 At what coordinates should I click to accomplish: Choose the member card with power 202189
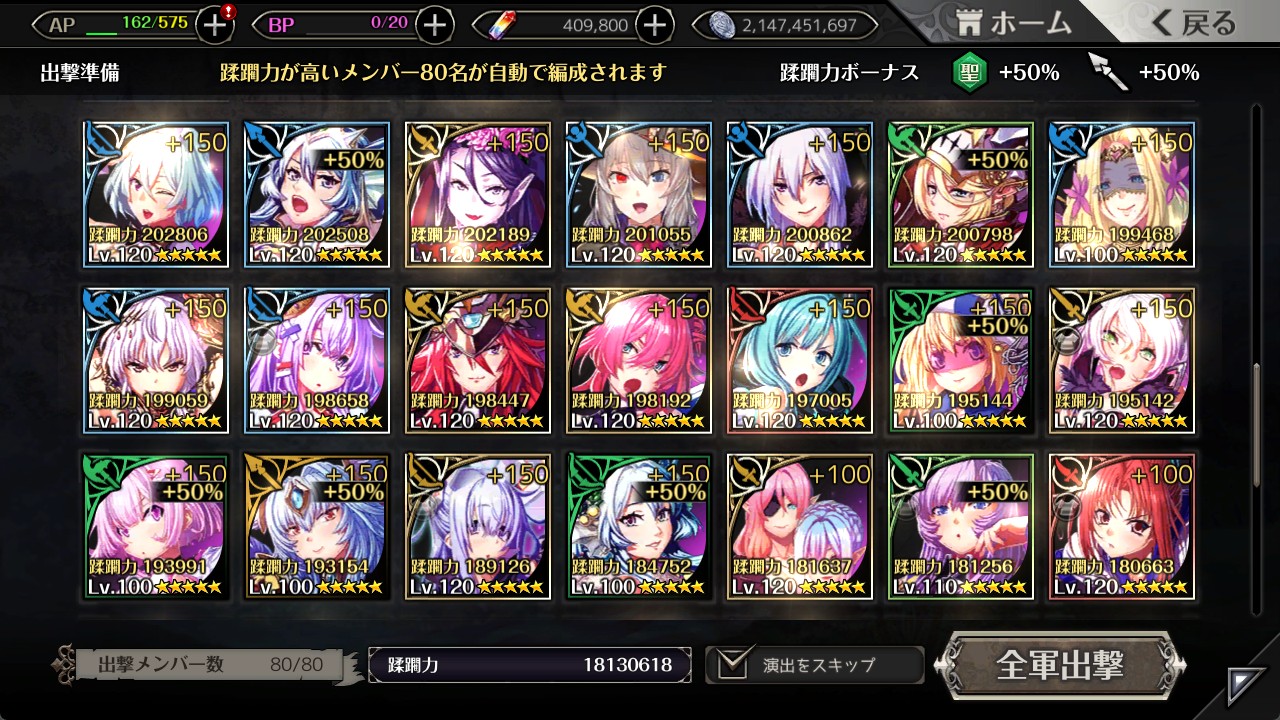click(478, 195)
